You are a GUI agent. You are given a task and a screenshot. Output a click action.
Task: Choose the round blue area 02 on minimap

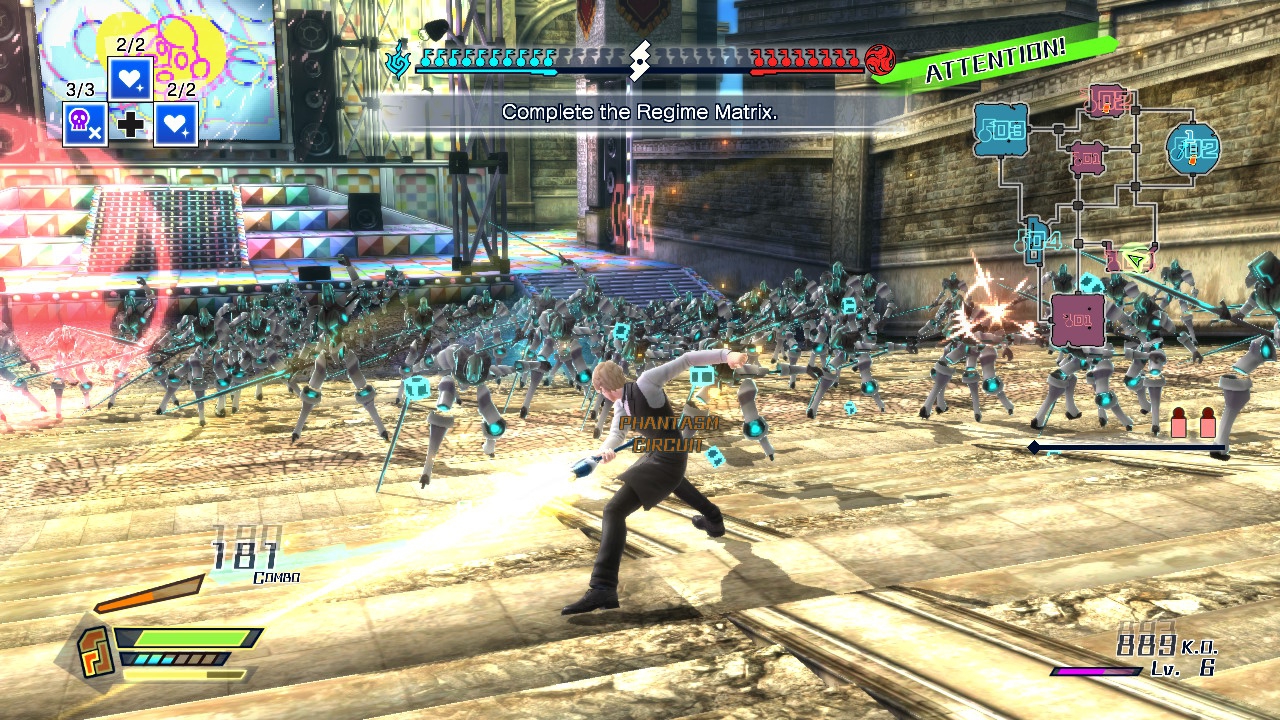click(1194, 150)
